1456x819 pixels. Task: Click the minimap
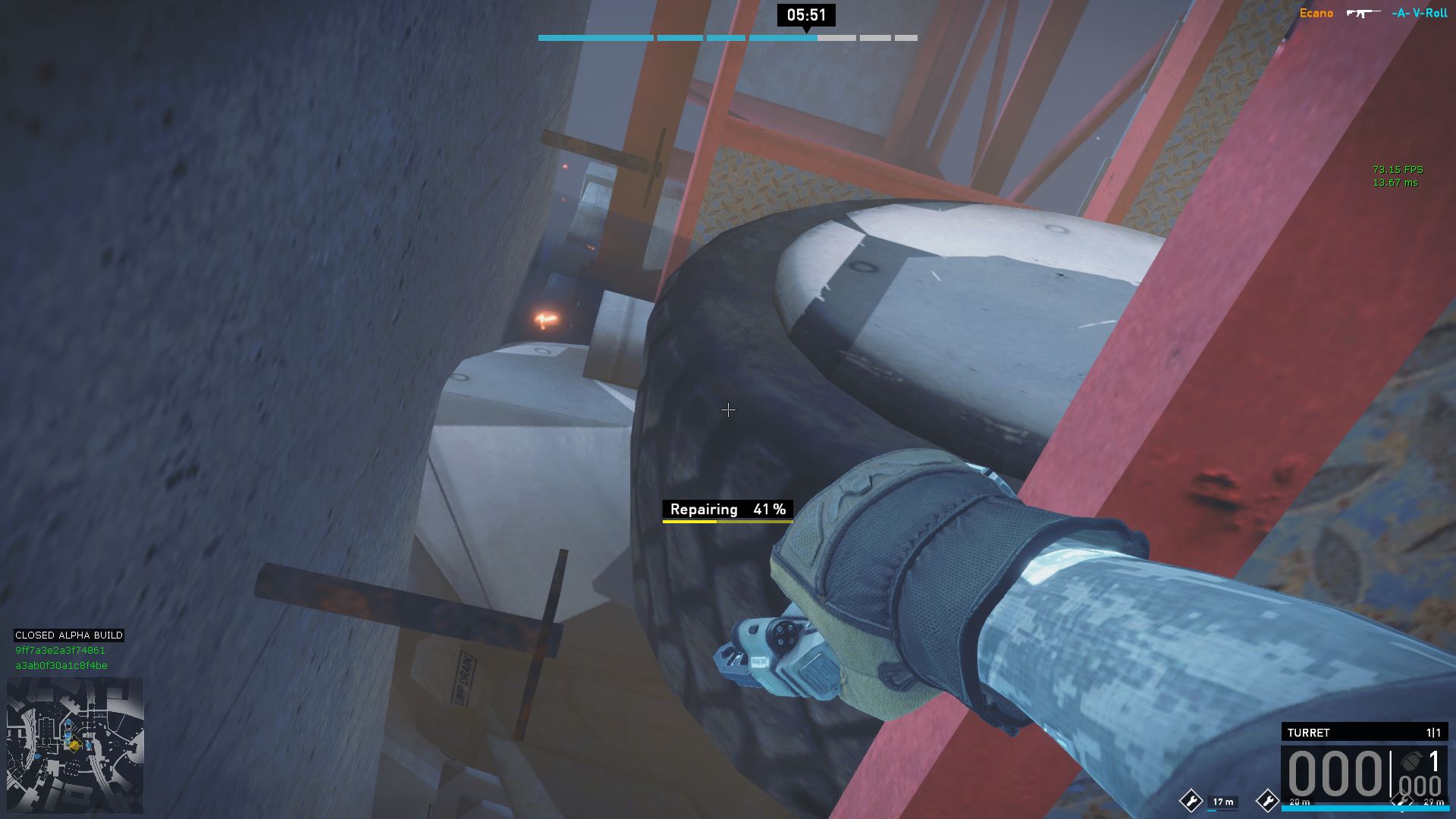(75, 745)
